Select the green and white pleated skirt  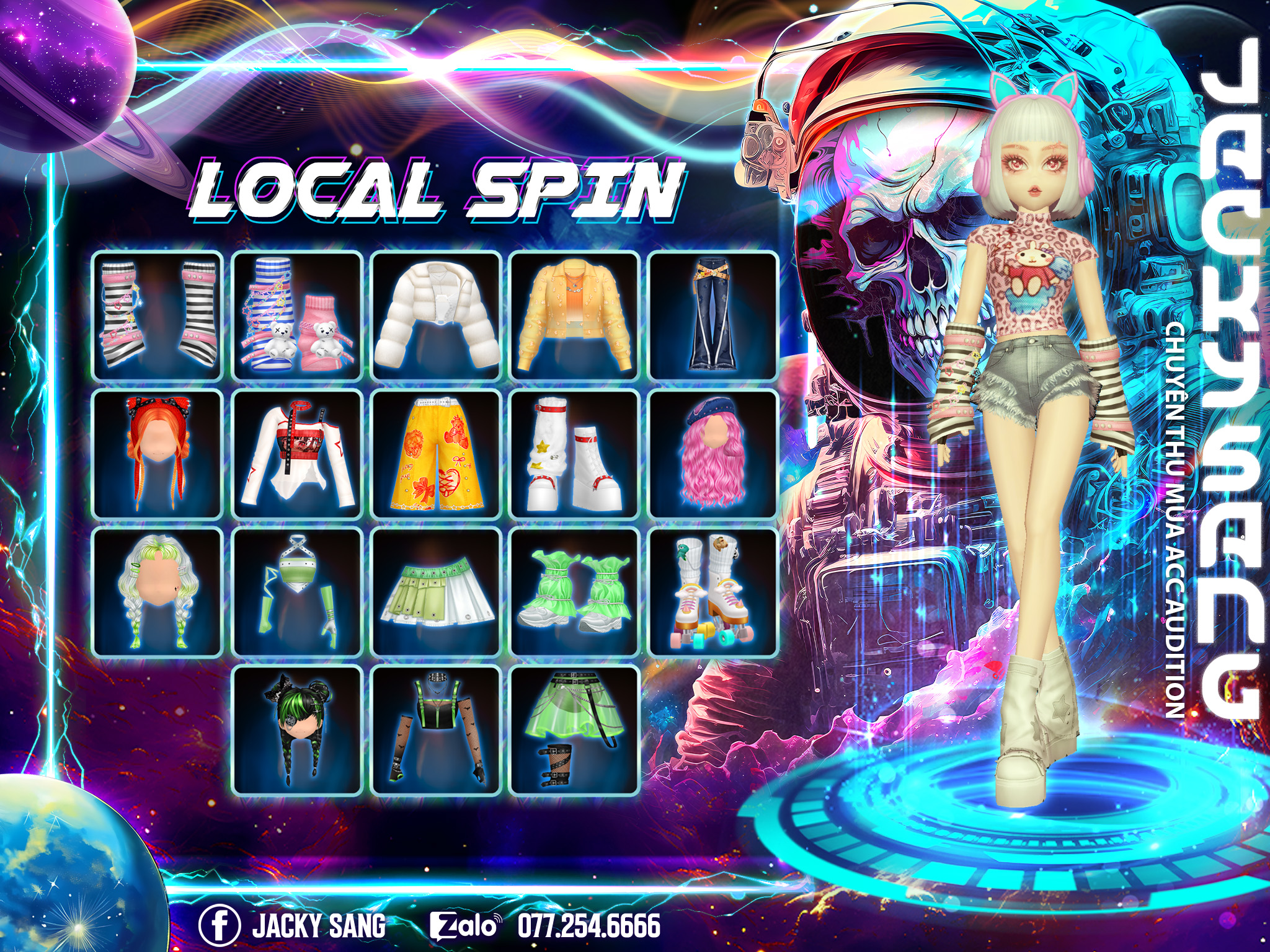(436, 592)
